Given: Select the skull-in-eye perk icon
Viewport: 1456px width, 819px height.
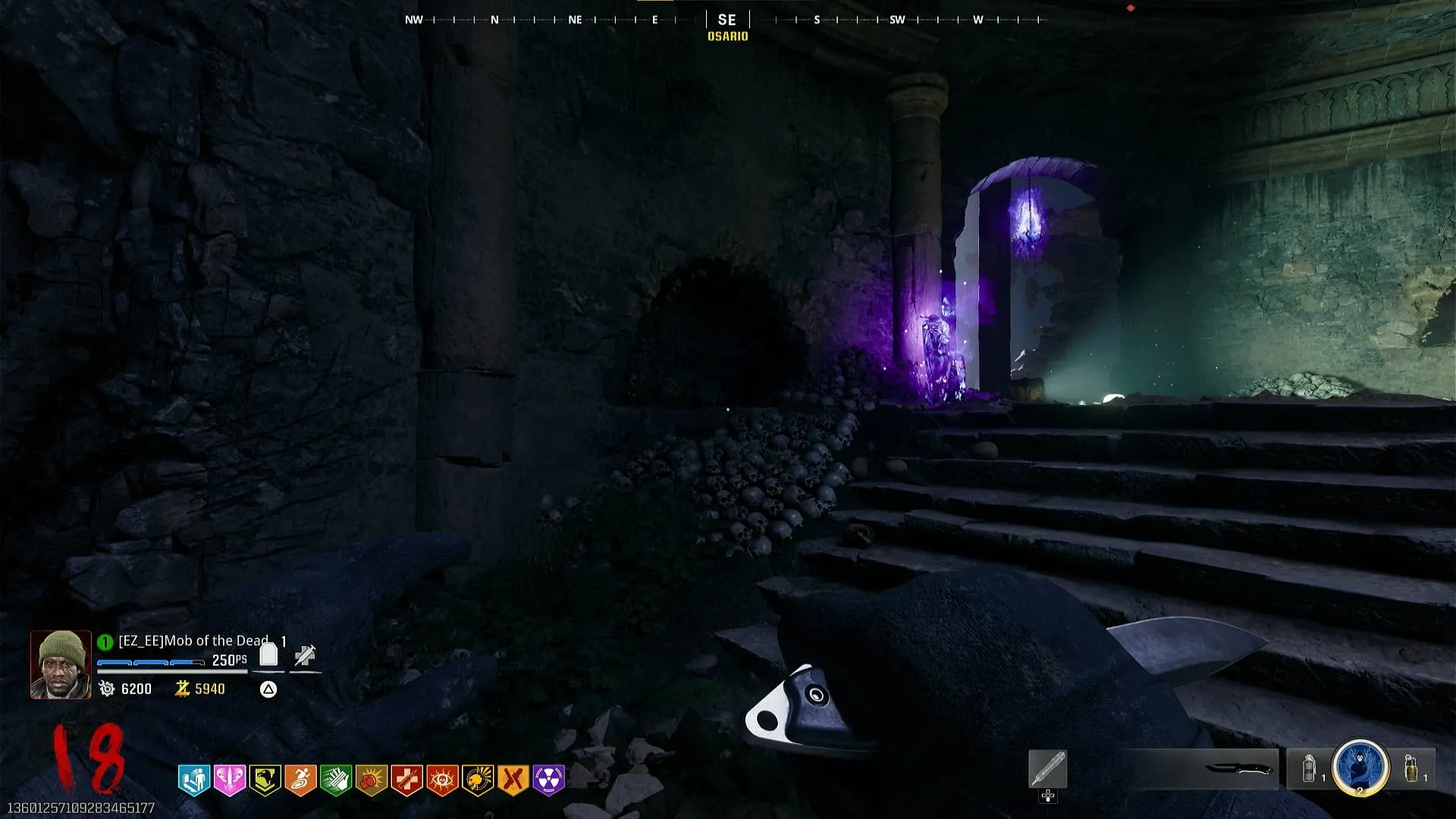Looking at the screenshot, I should [442, 780].
